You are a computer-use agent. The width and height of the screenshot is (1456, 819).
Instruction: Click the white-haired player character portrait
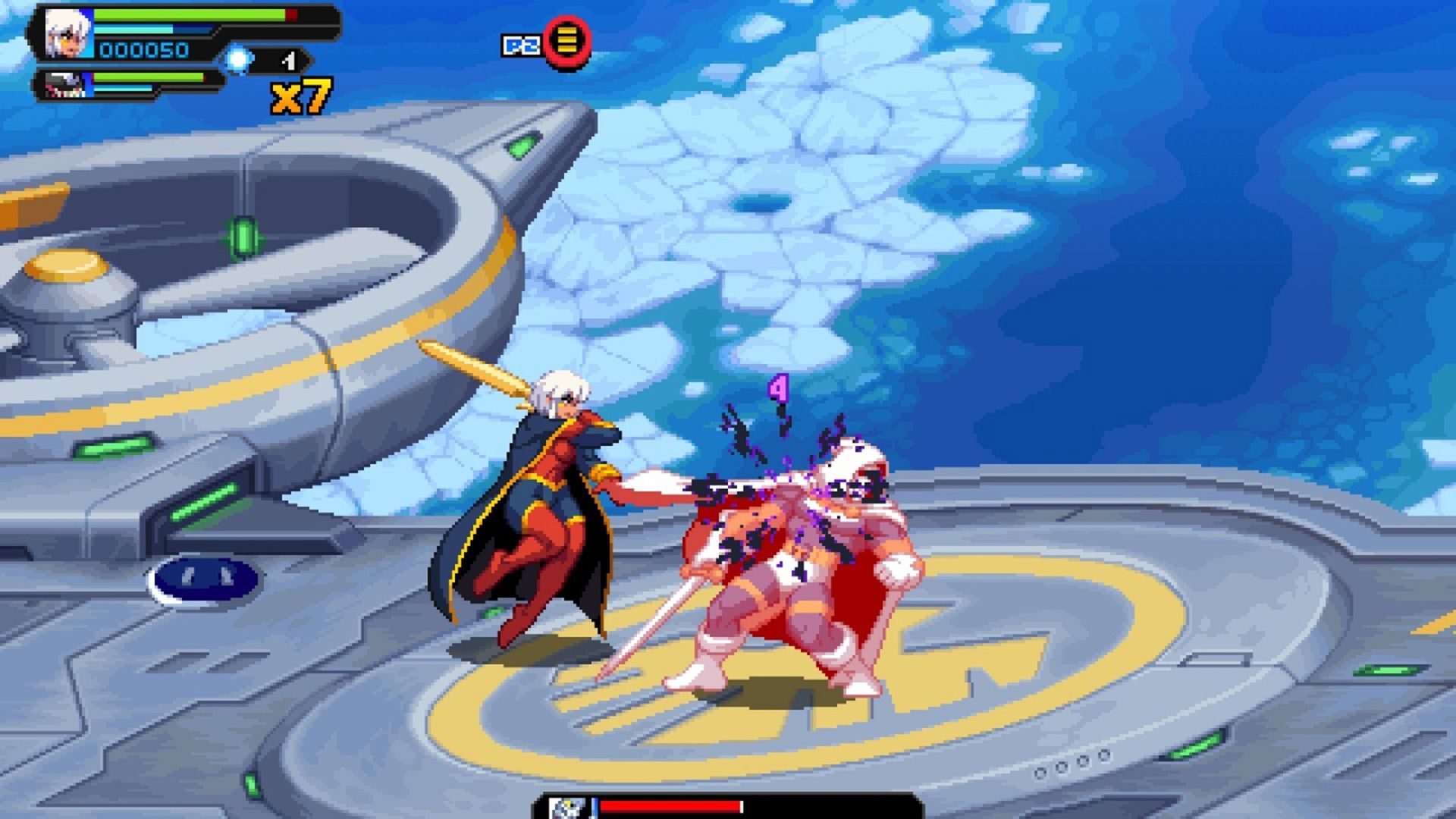(x=67, y=35)
